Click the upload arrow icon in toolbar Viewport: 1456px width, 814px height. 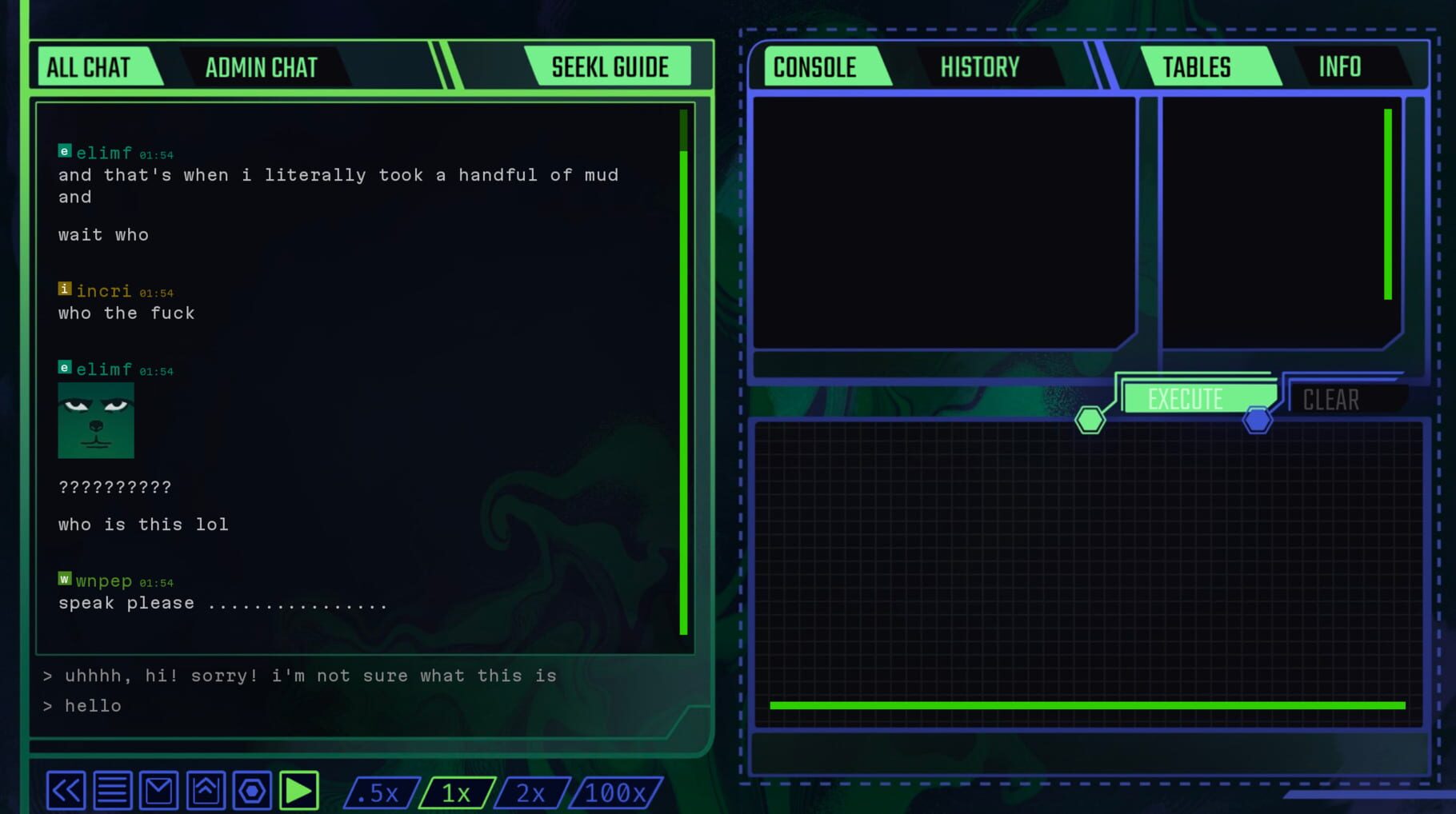[x=206, y=790]
